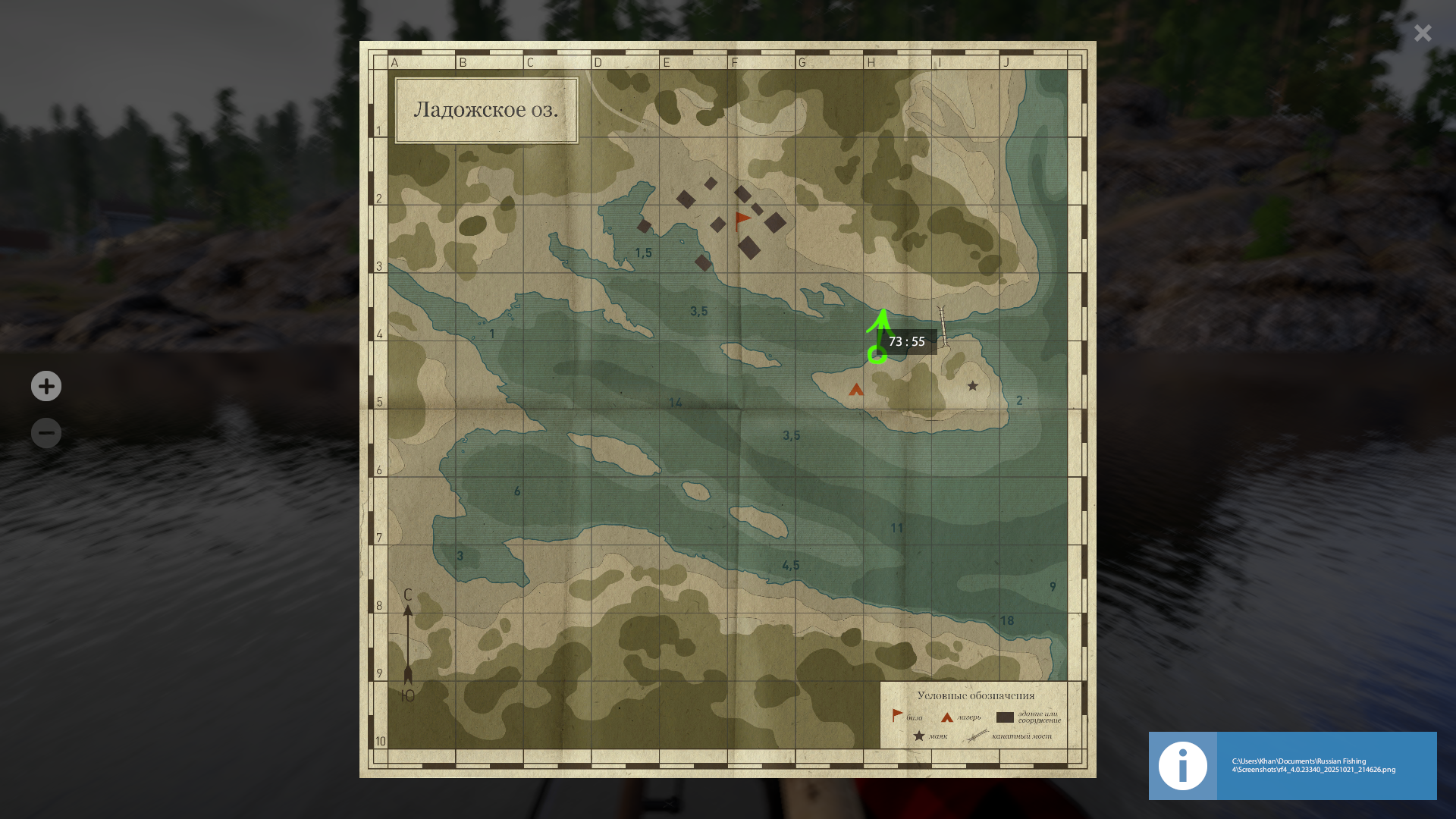
Task: Open the screenshot saved notification
Action: (1292, 765)
